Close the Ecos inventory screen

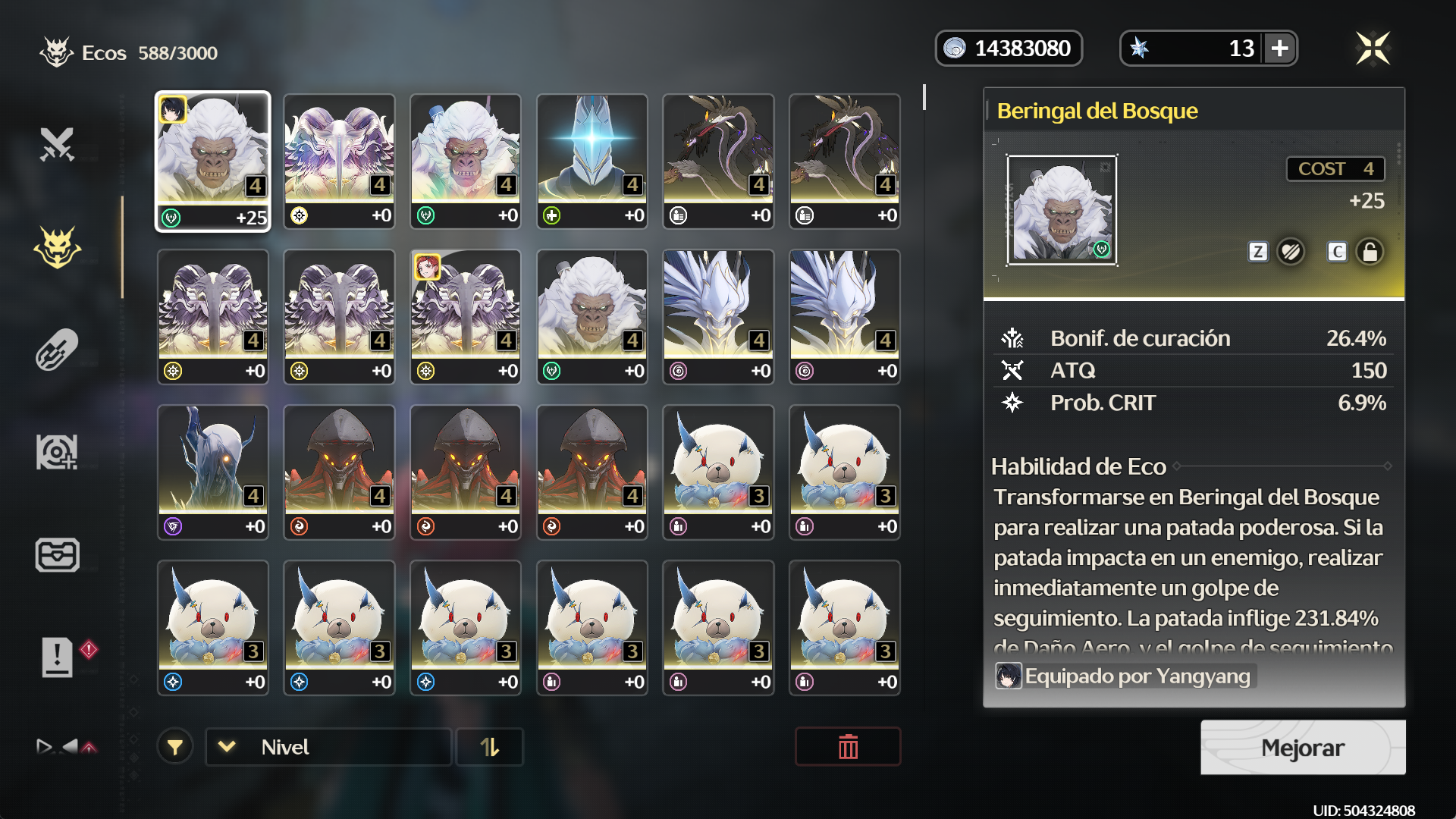pos(1373,49)
